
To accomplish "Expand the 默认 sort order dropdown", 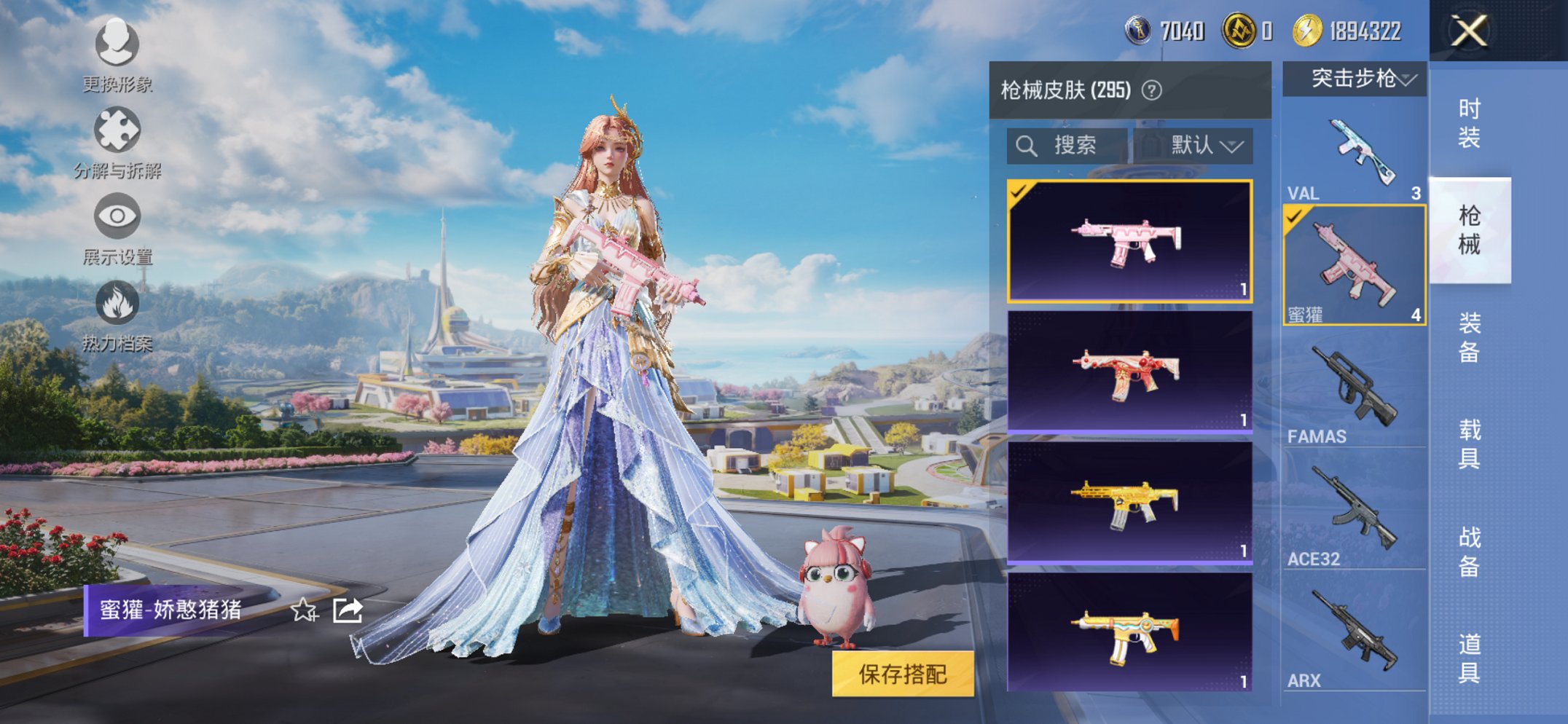I will tap(1208, 145).
